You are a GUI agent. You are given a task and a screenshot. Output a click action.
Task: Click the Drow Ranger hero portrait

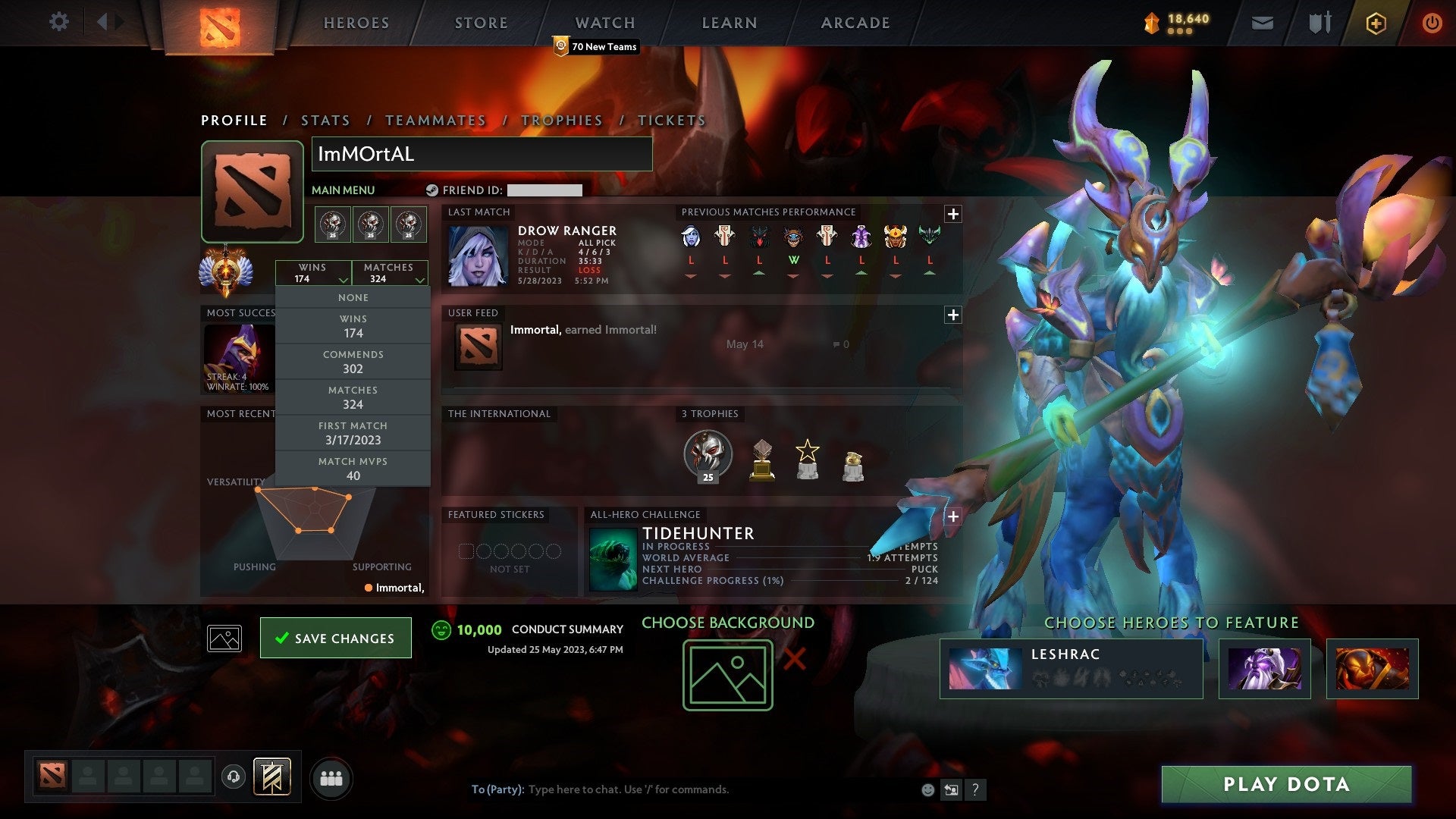(478, 258)
